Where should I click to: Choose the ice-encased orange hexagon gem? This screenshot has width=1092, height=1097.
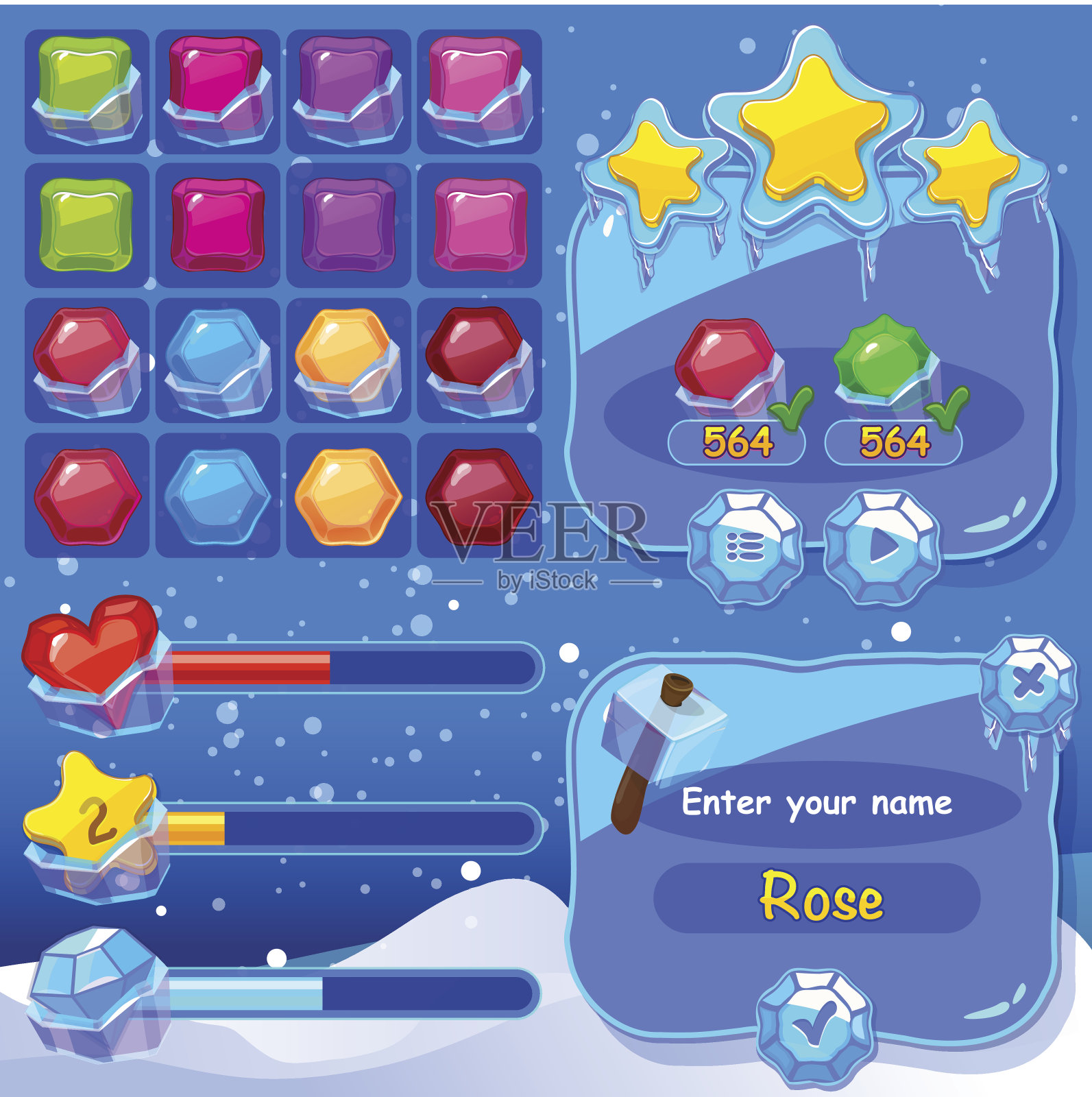coord(348,360)
